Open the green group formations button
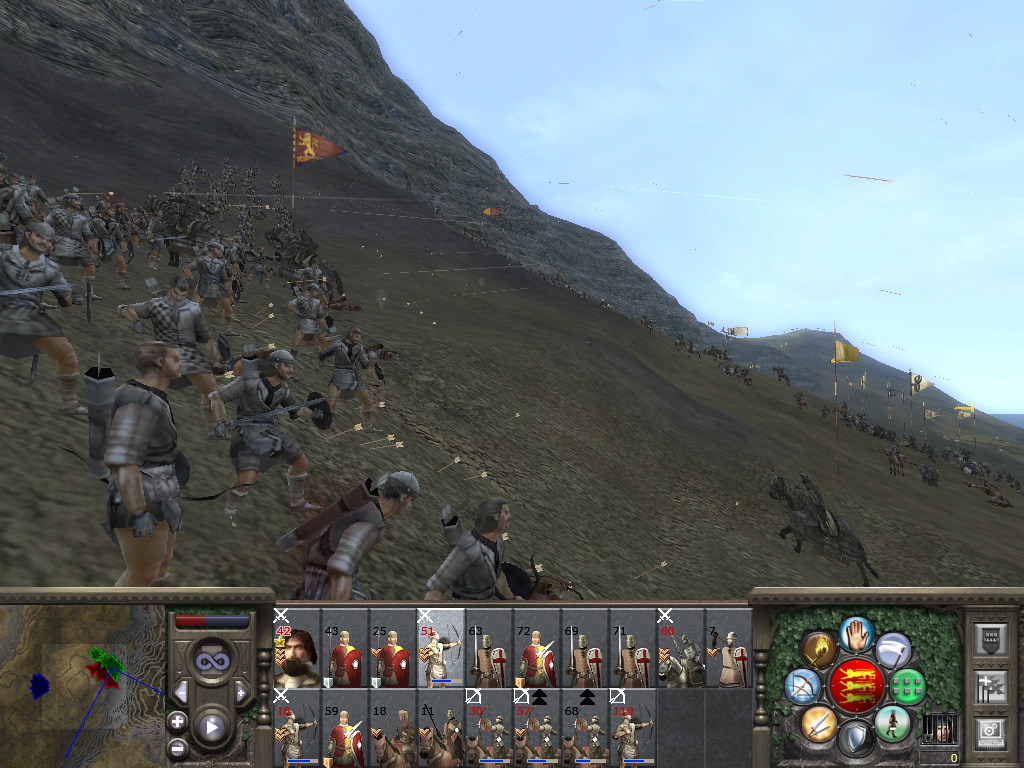The width and height of the screenshot is (1024, 768). coord(908,686)
